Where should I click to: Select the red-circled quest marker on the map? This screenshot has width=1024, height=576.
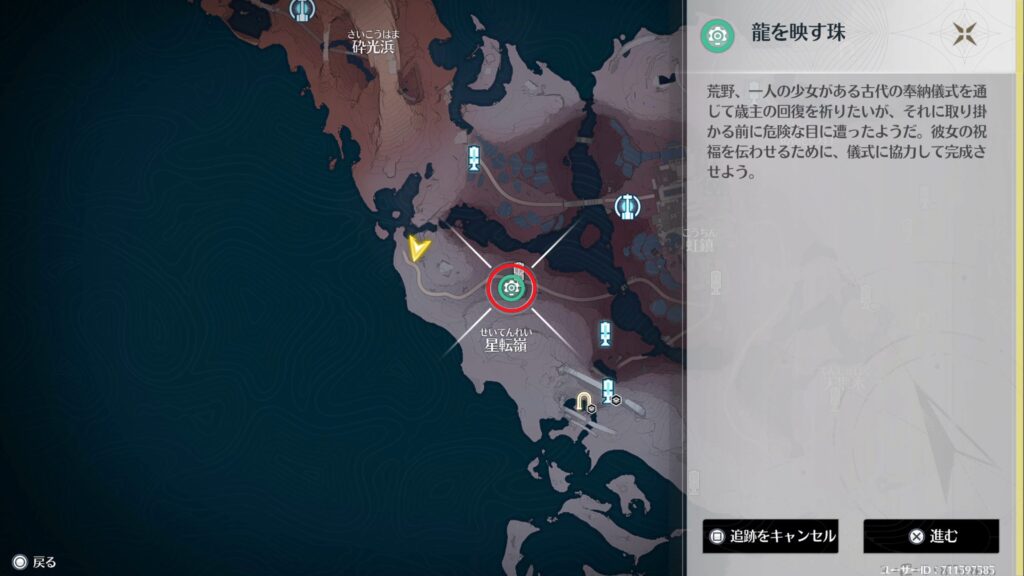coord(512,288)
